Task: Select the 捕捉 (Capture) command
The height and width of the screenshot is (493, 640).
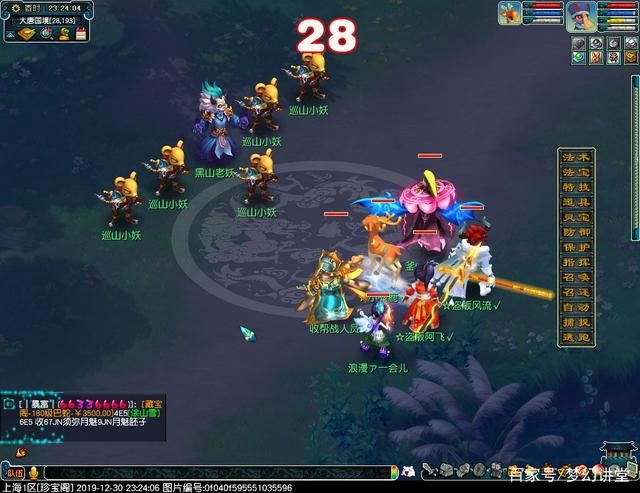Action: pos(577,324)
